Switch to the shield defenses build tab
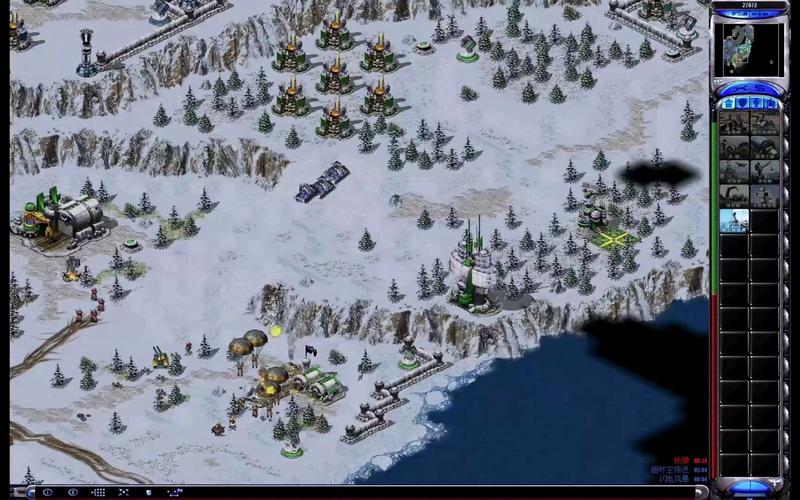Image resolution: width=800 pixels, height=500 pixels. (742, 103)
